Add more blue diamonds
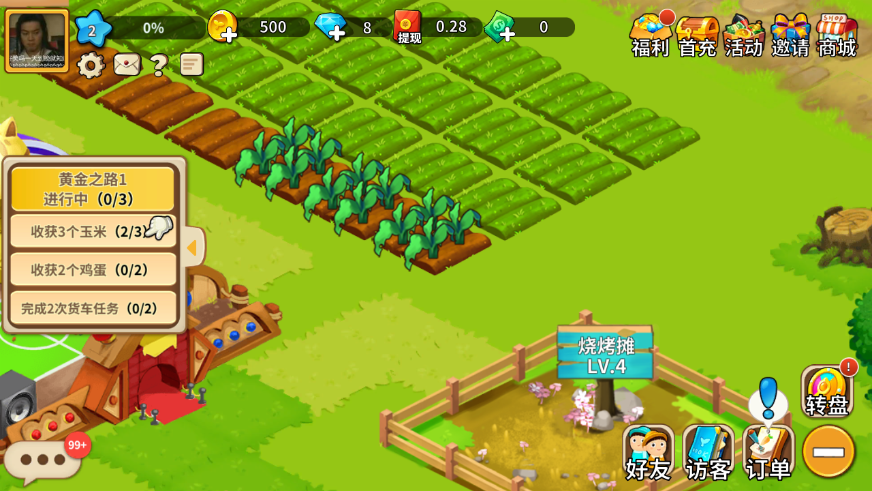This screenshot has height=491, width=872. 331,27
